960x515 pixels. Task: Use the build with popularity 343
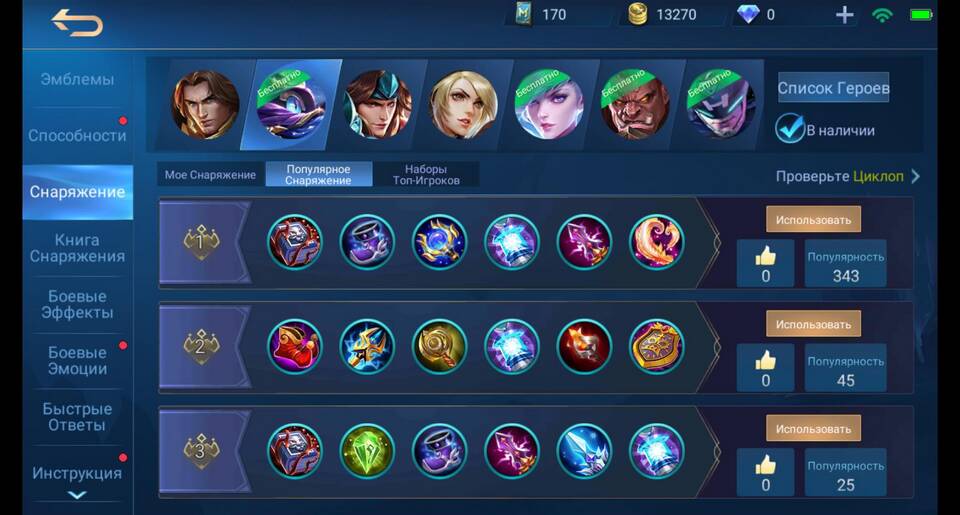(x=813, y=220)
